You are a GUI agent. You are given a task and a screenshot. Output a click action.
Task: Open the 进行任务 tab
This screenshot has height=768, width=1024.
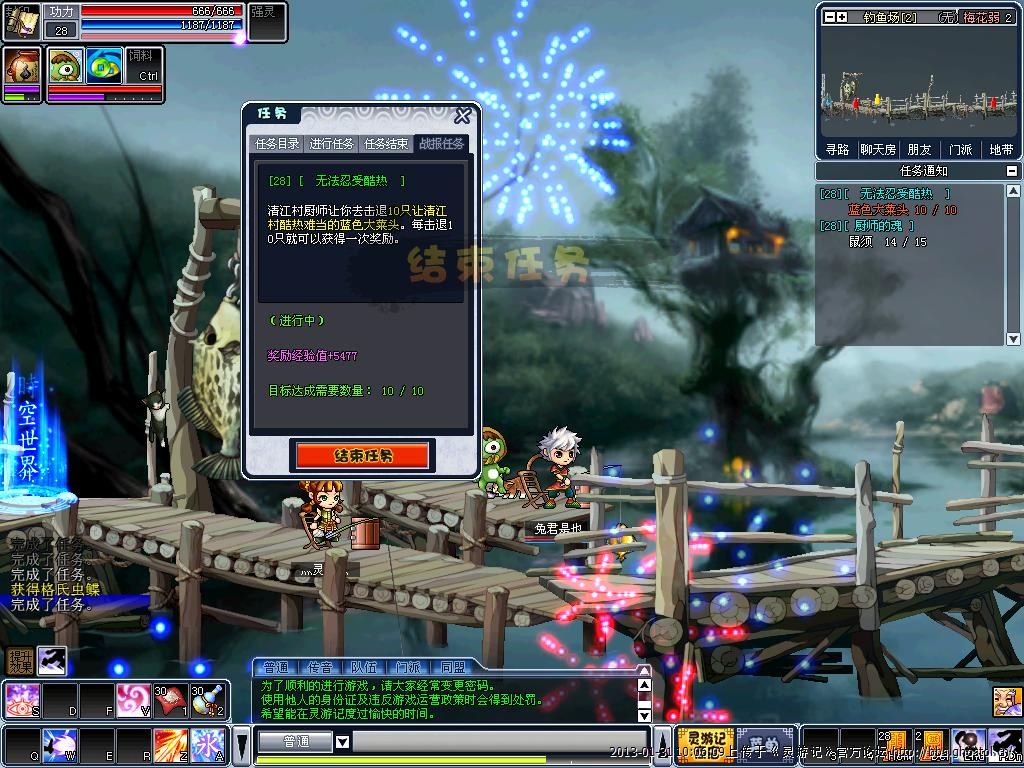pyautogui.click(x=331, y=144)
